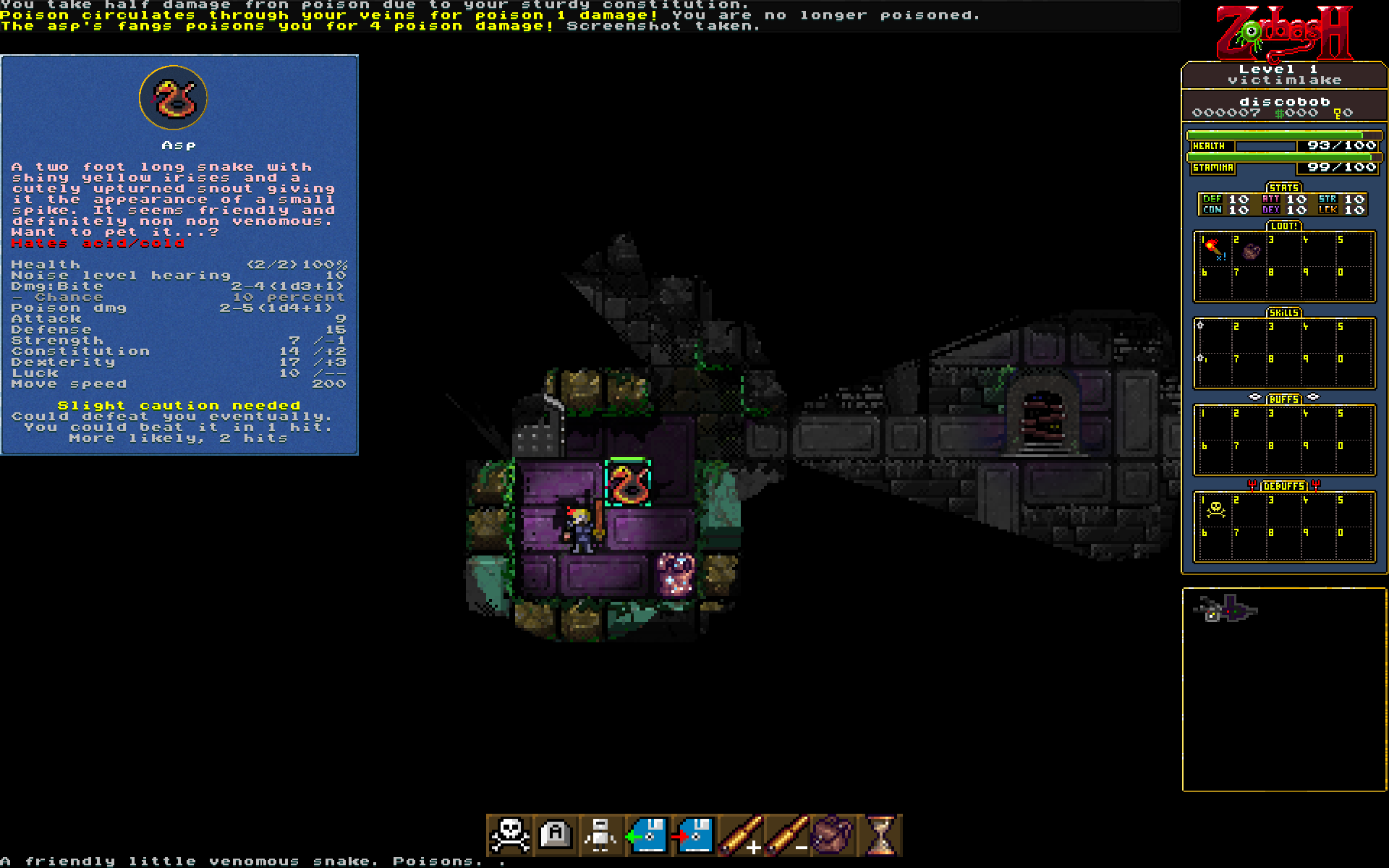Click the DEBUFFS section header
The width and height of the screenshot is (1389, 868).
(1283, 486)
